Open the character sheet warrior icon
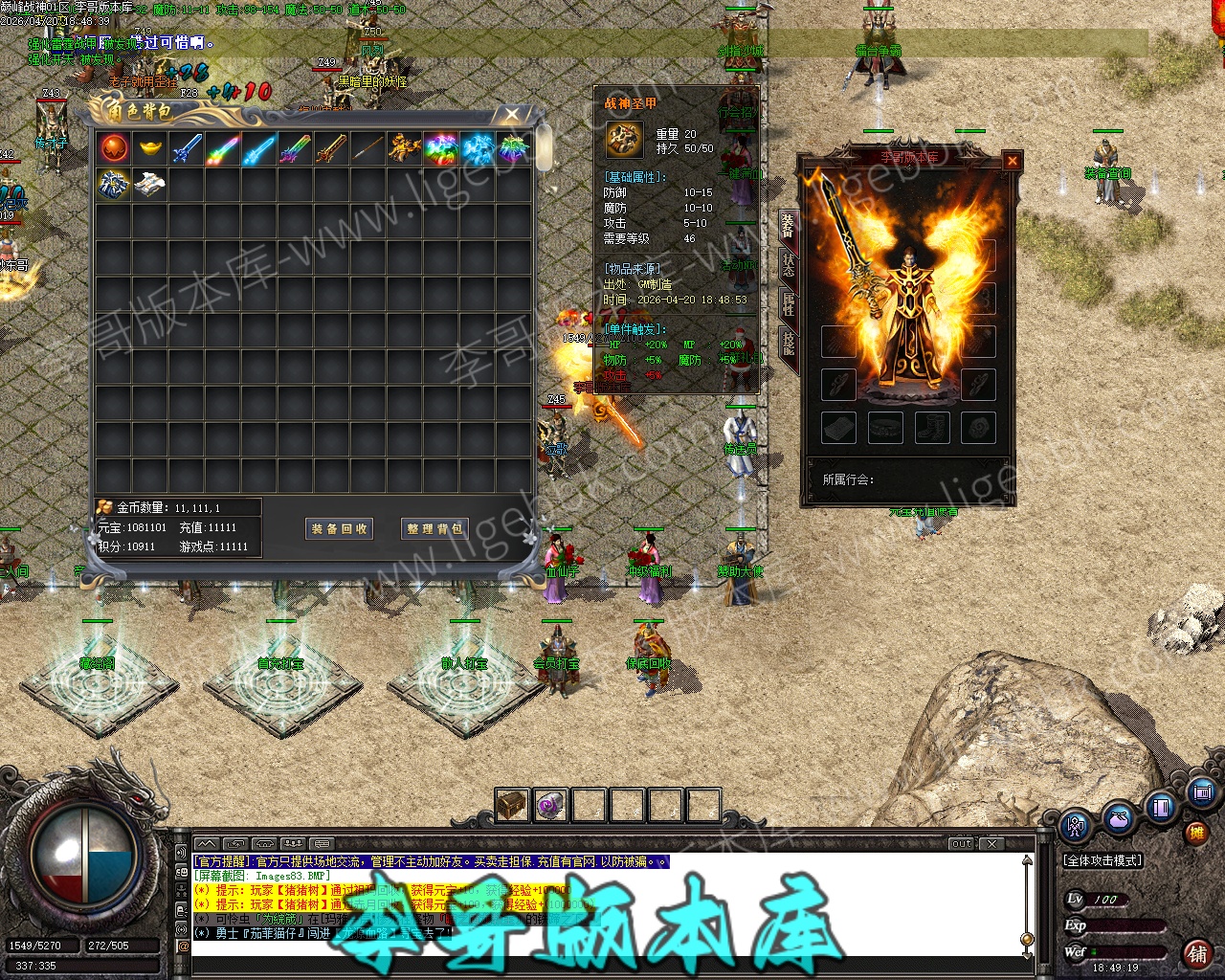 point(1077,824)
